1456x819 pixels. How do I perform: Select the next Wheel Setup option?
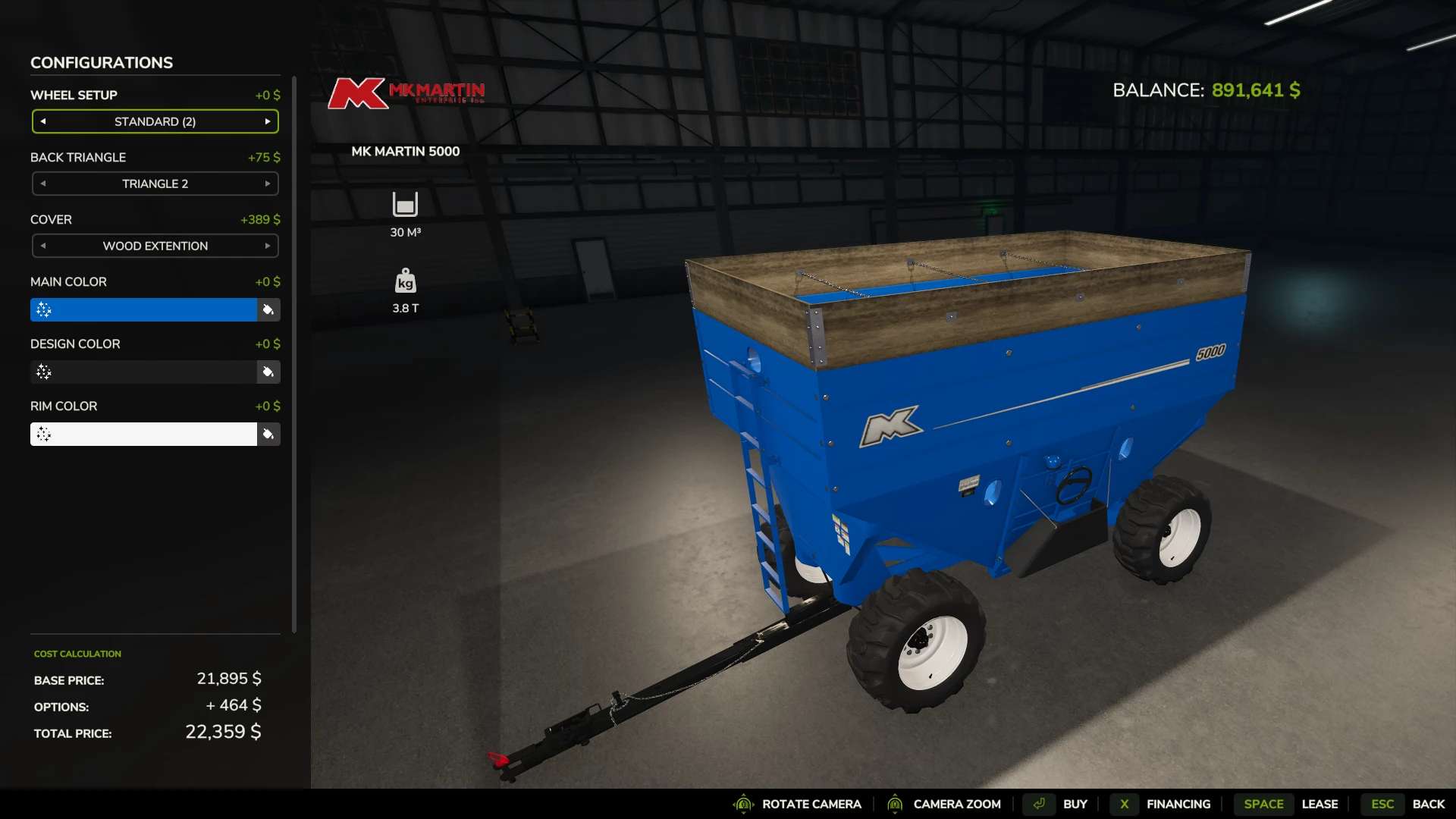coord(268,121)
